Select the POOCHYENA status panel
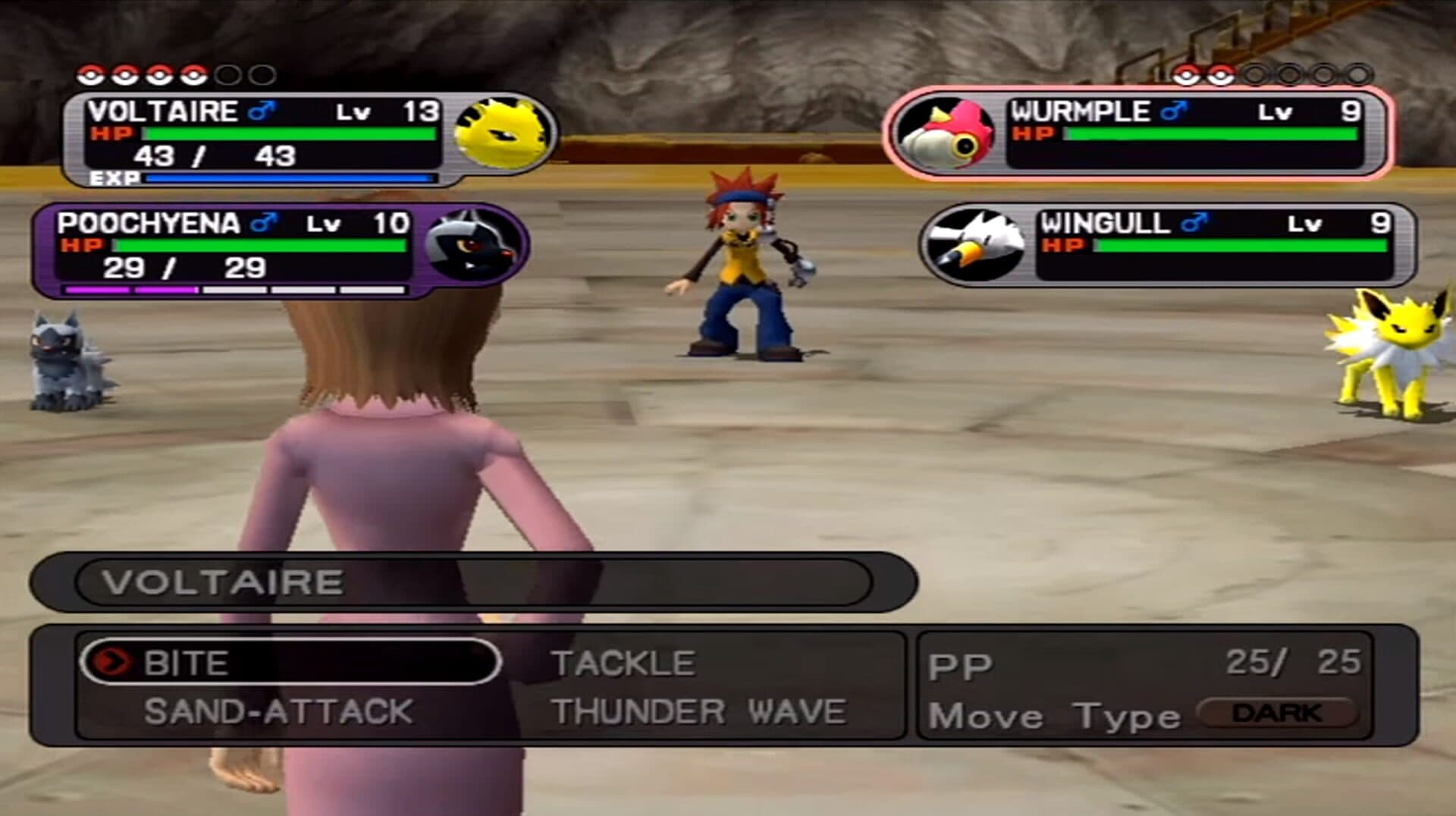The height and width of the screenshot is (816, 1456). 281,250
